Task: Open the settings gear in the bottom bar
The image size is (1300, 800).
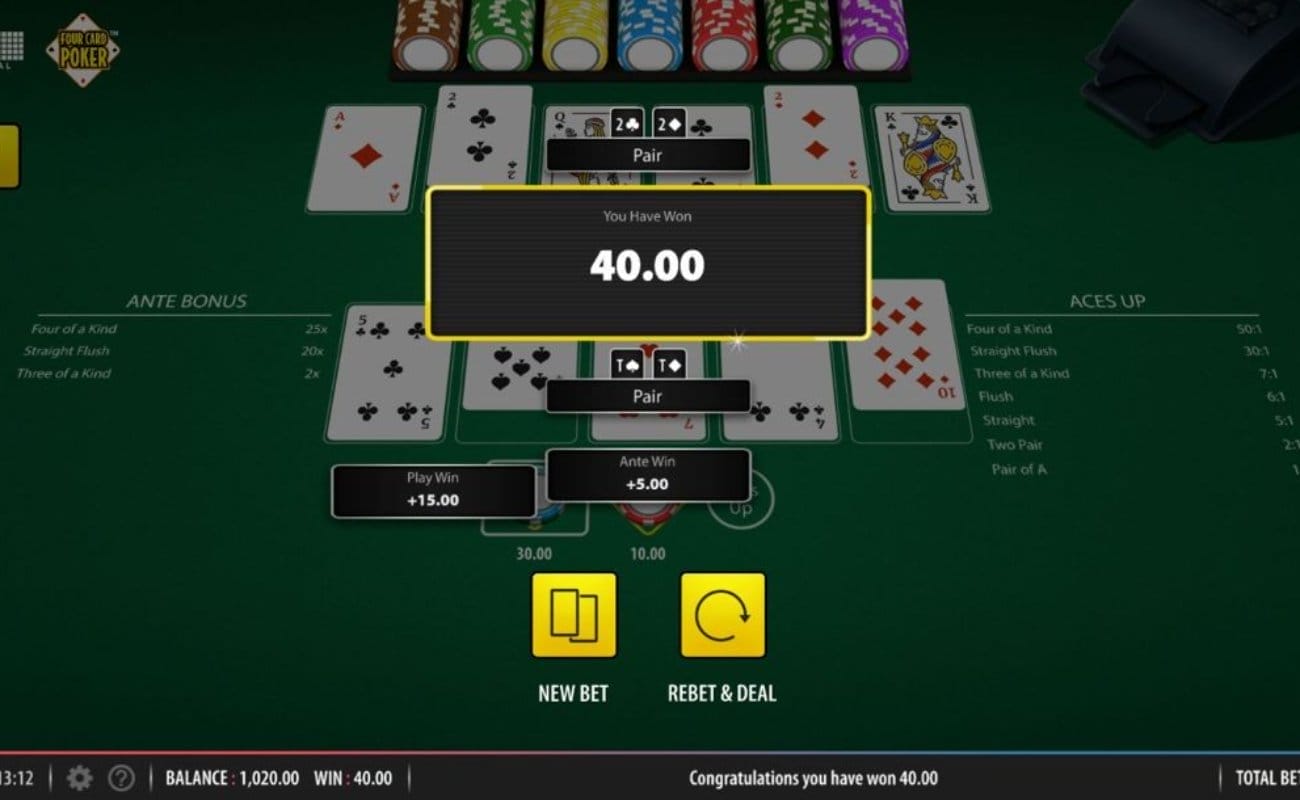Action: pyautogui.click(x=79, y=778)
